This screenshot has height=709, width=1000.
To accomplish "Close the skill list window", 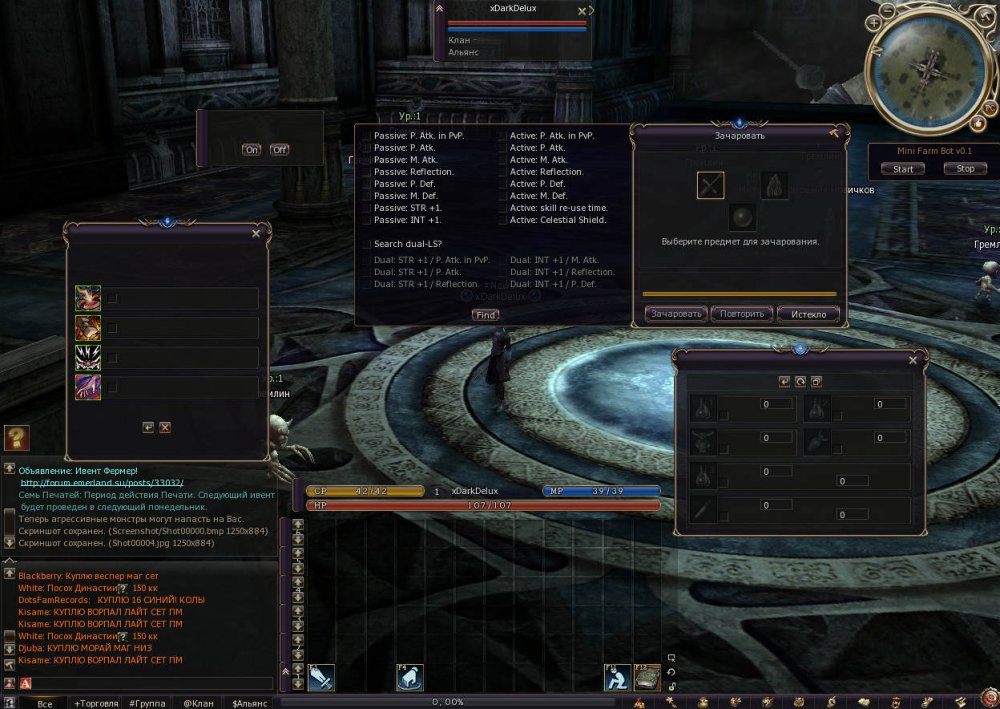I will [256, 233].
